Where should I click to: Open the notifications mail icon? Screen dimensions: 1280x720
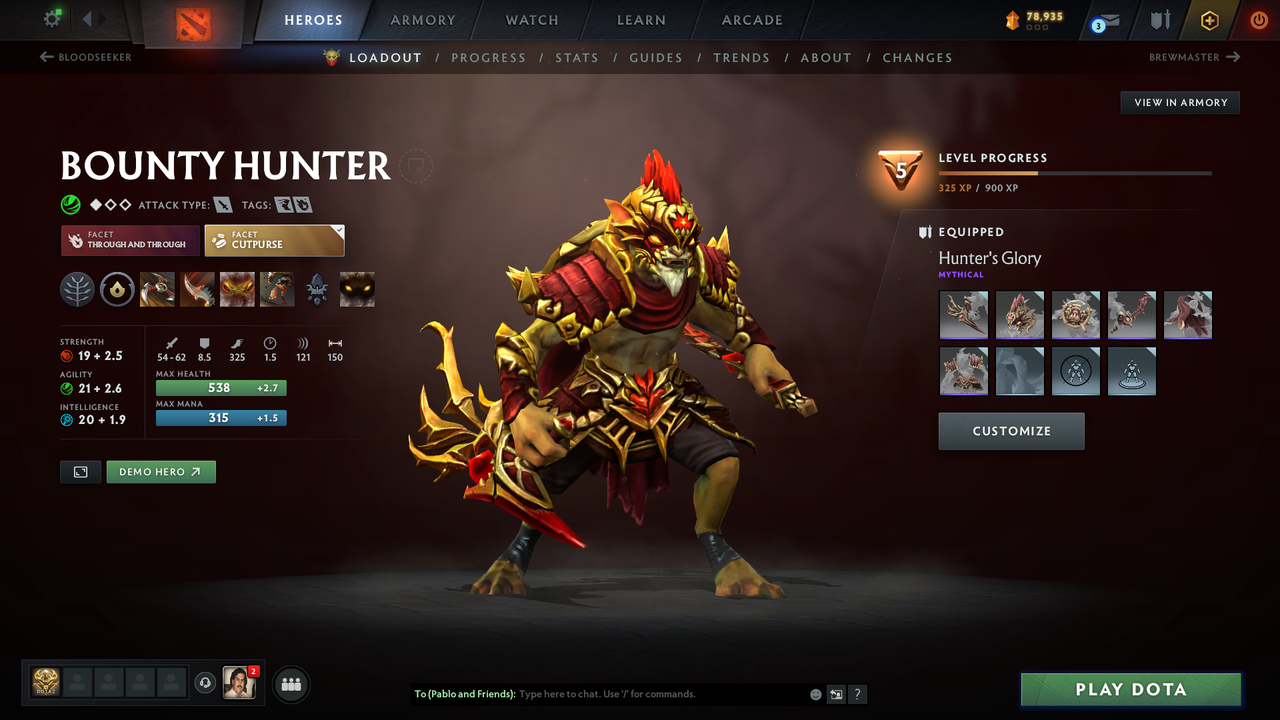[1104, 19]
